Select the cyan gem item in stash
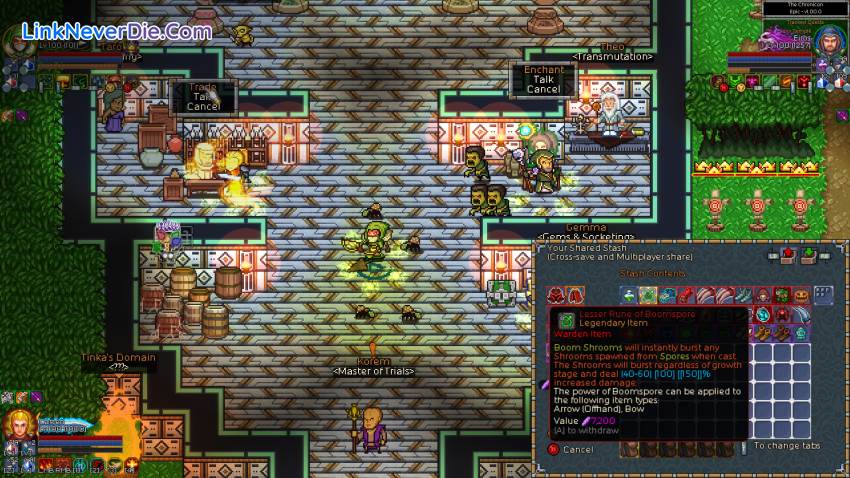Viewport: 850px width, 478px height. pos(763,314)
